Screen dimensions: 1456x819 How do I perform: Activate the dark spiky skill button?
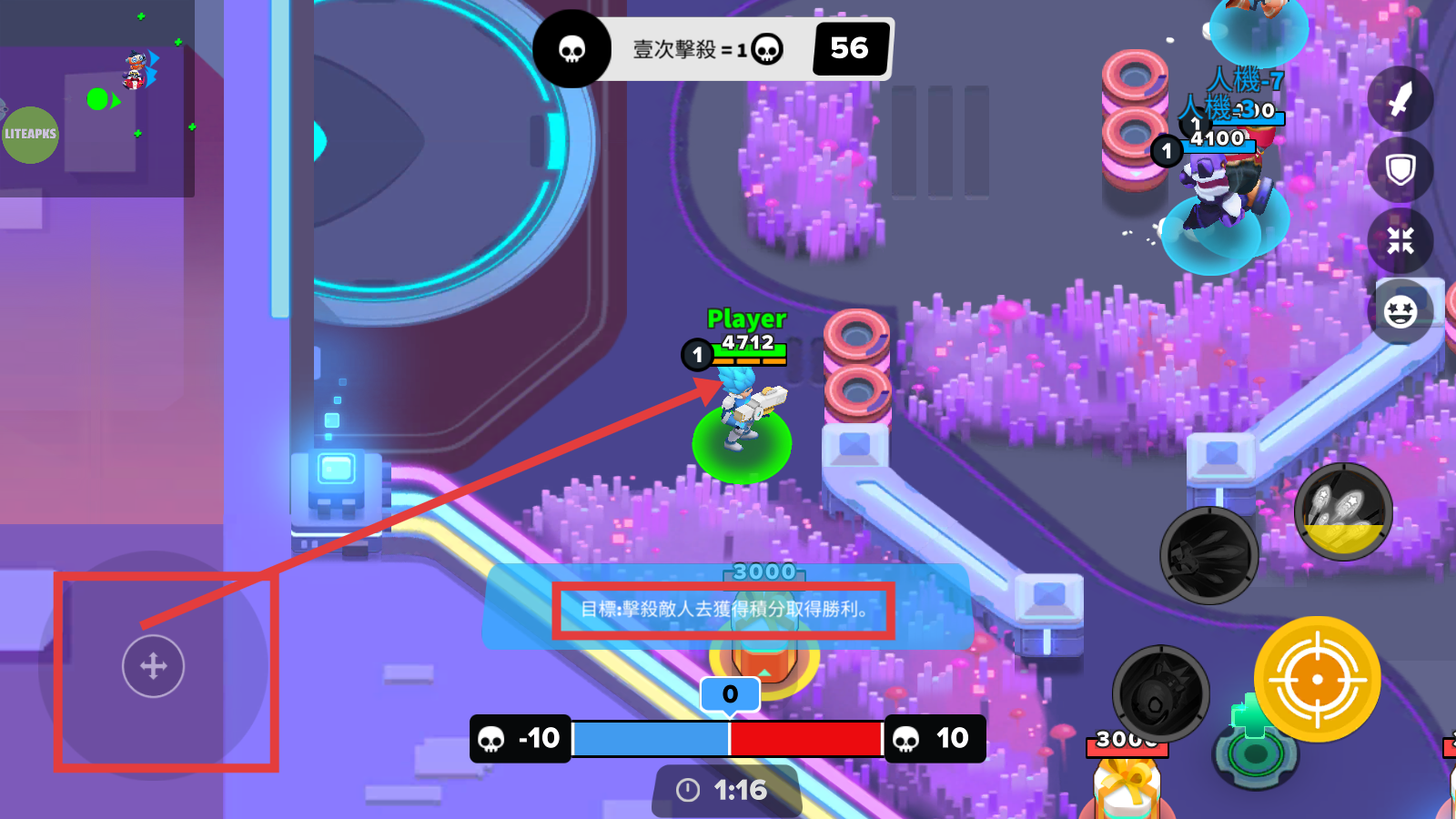pos(1208,555)
